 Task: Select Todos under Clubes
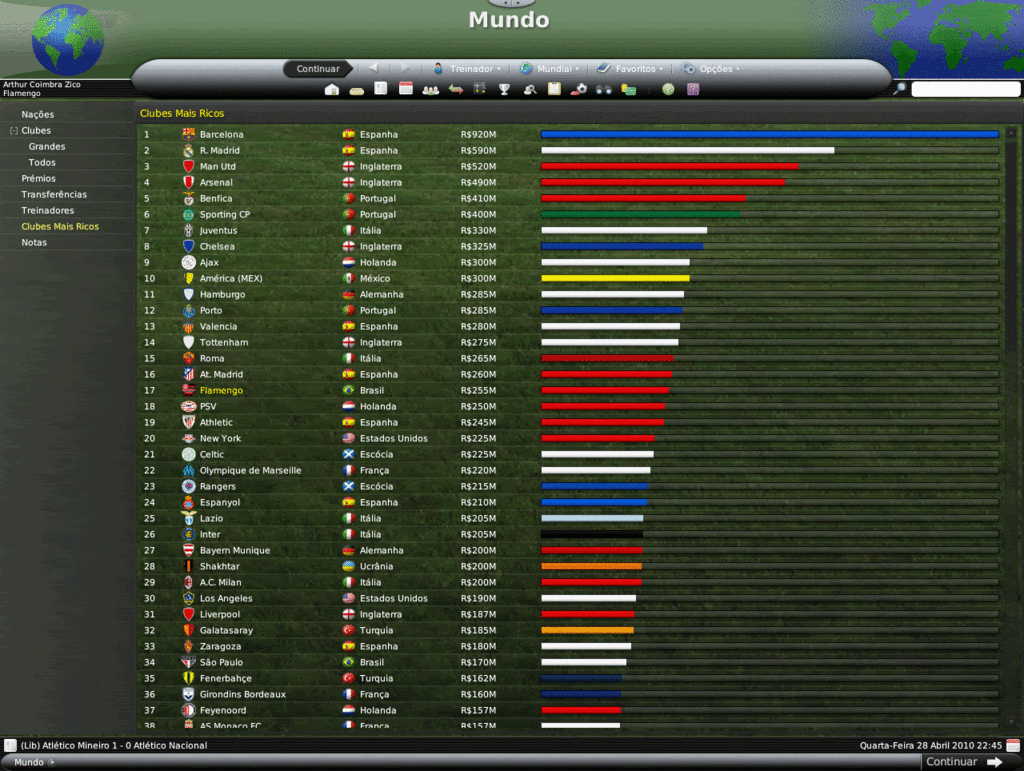point(42,163)
